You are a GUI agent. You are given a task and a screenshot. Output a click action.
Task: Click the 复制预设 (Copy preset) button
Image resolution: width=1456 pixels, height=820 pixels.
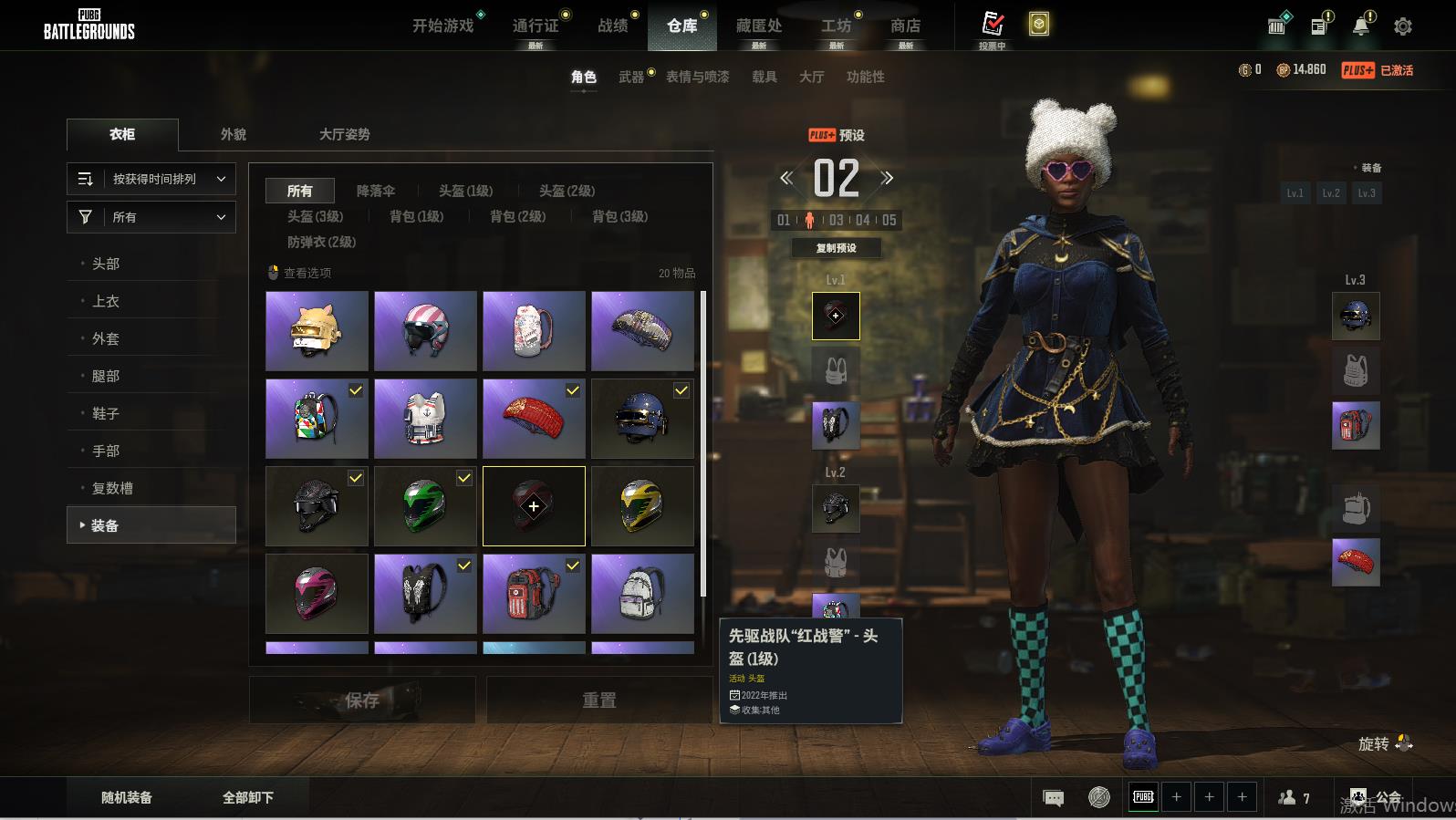[836, 248]
